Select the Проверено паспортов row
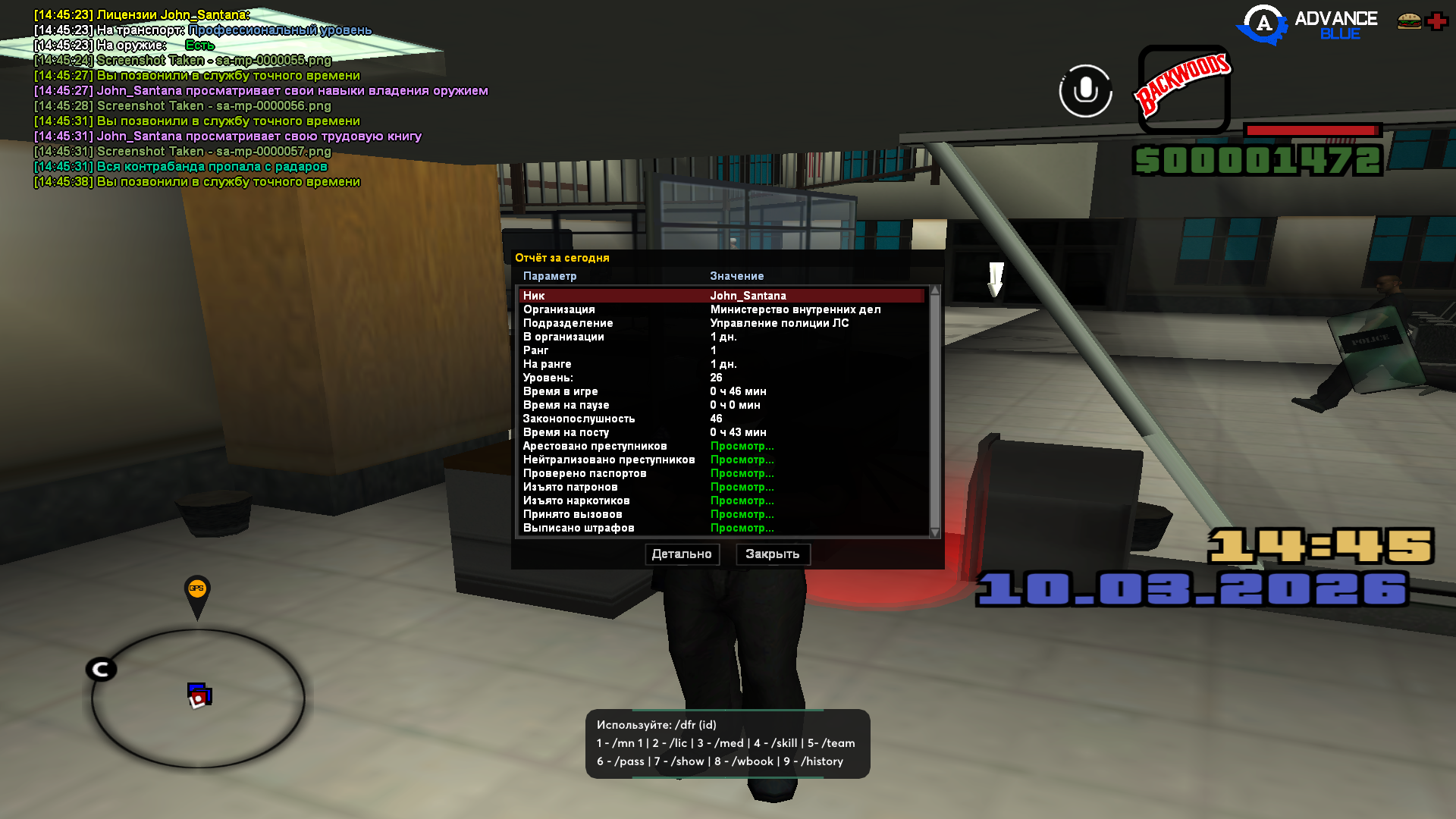The height and width of the screenshot is (819, 1456). coord(720,473)
